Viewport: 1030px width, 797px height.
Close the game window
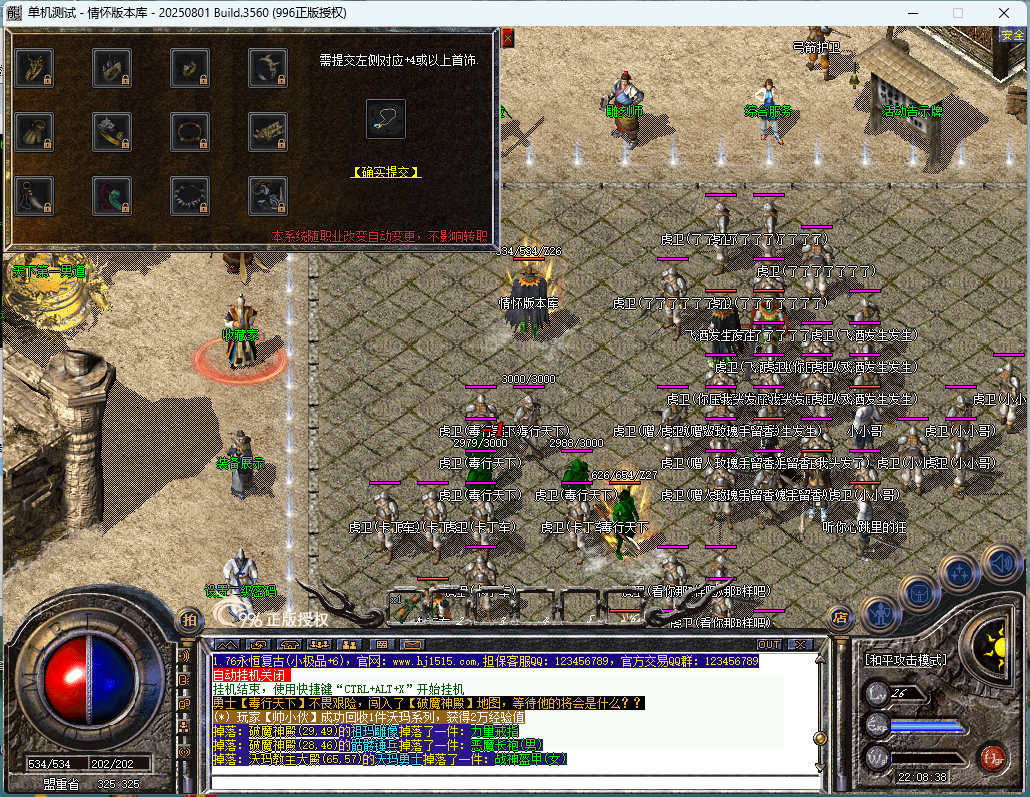click(1003, 13)
